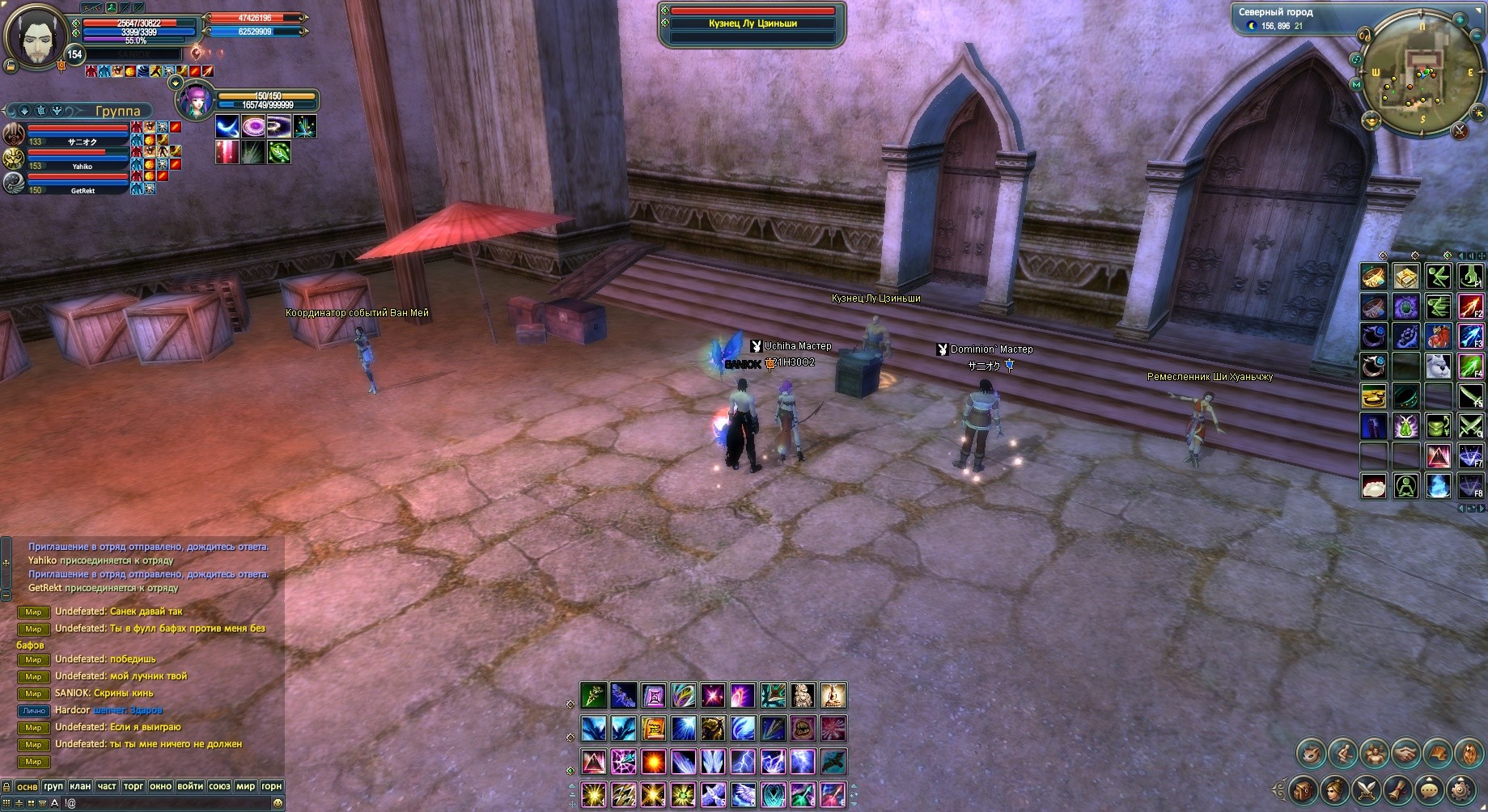
Task: Use the F2 red arrow skill slot
Action: 1470,307
